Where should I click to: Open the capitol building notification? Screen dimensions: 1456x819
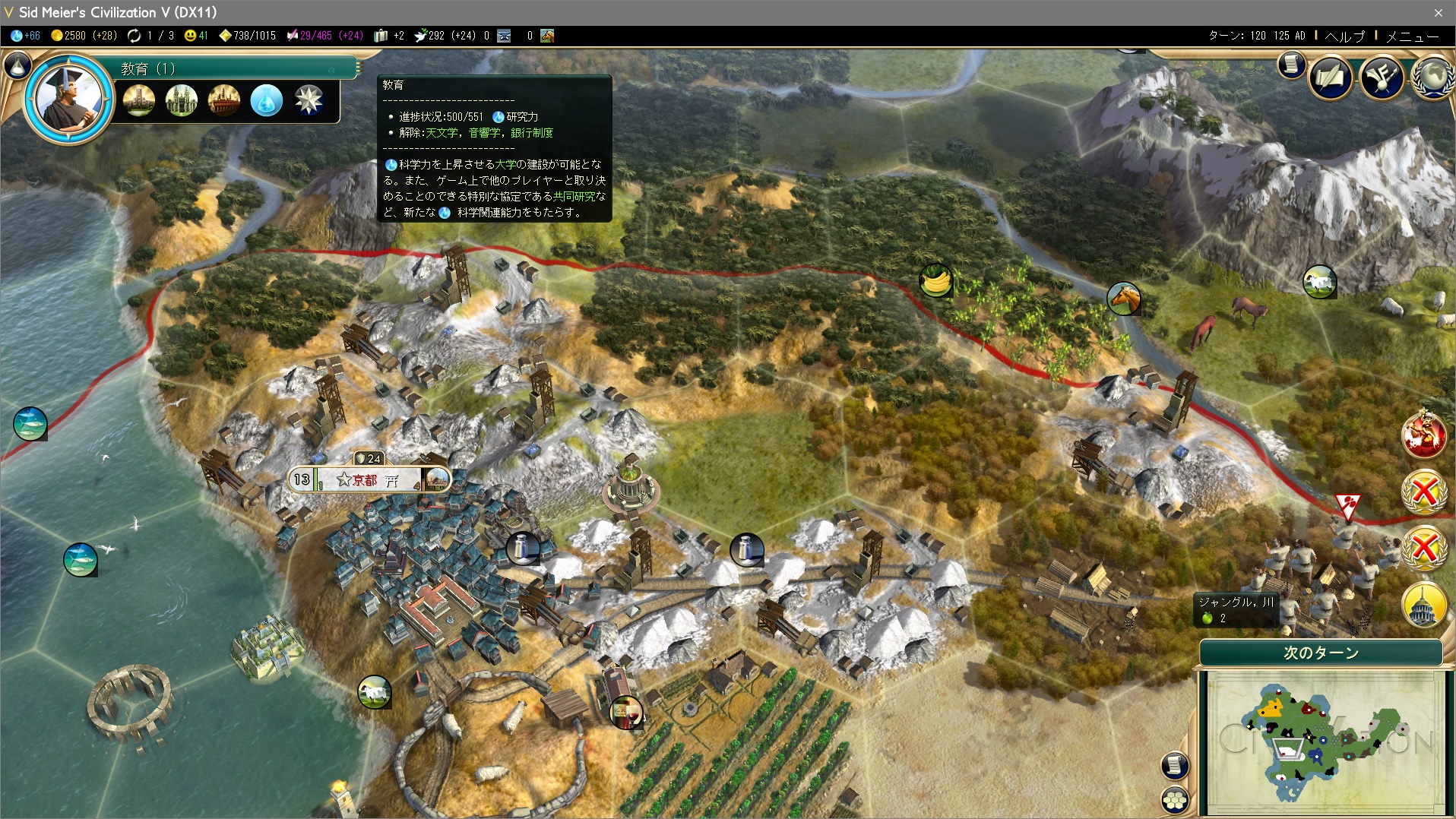[1423, 605]
